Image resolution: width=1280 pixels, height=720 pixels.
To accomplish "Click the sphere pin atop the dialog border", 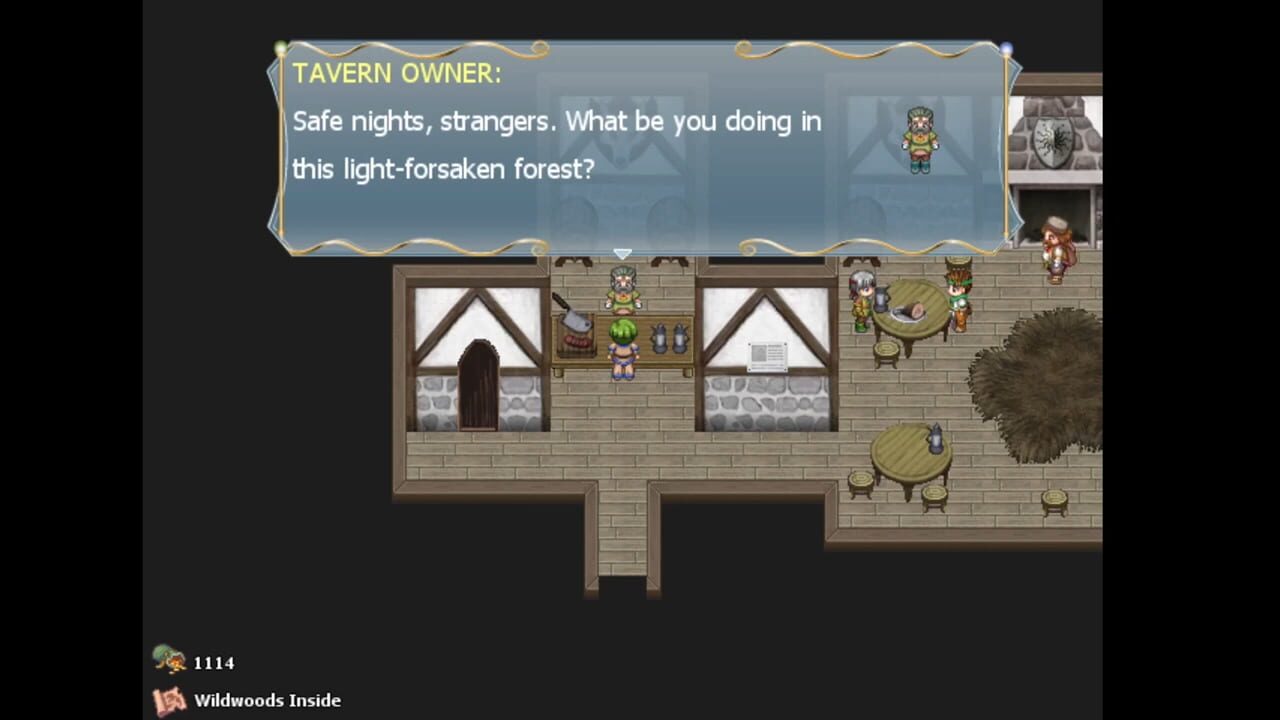I will point(1005,48).
